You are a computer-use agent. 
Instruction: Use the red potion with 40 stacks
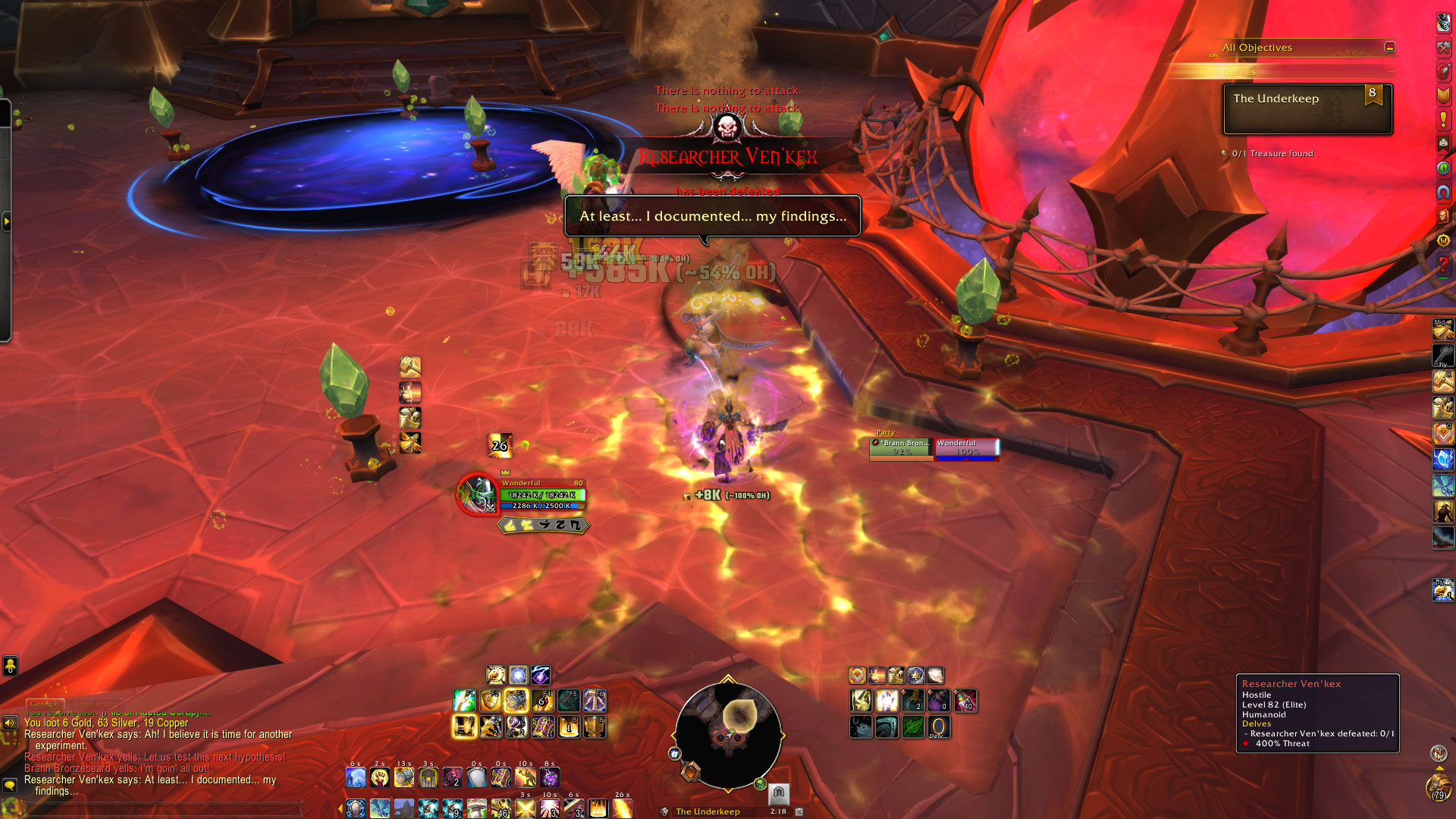click(x=965, y=701)
